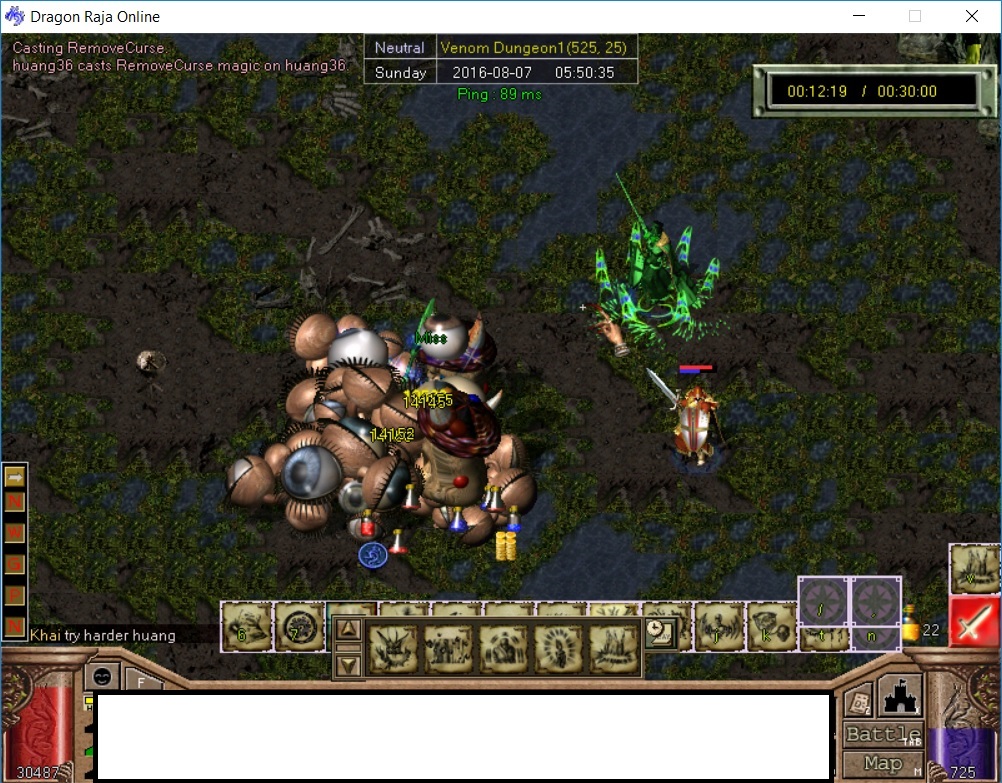Click the black castle icon button

point(899,695)
